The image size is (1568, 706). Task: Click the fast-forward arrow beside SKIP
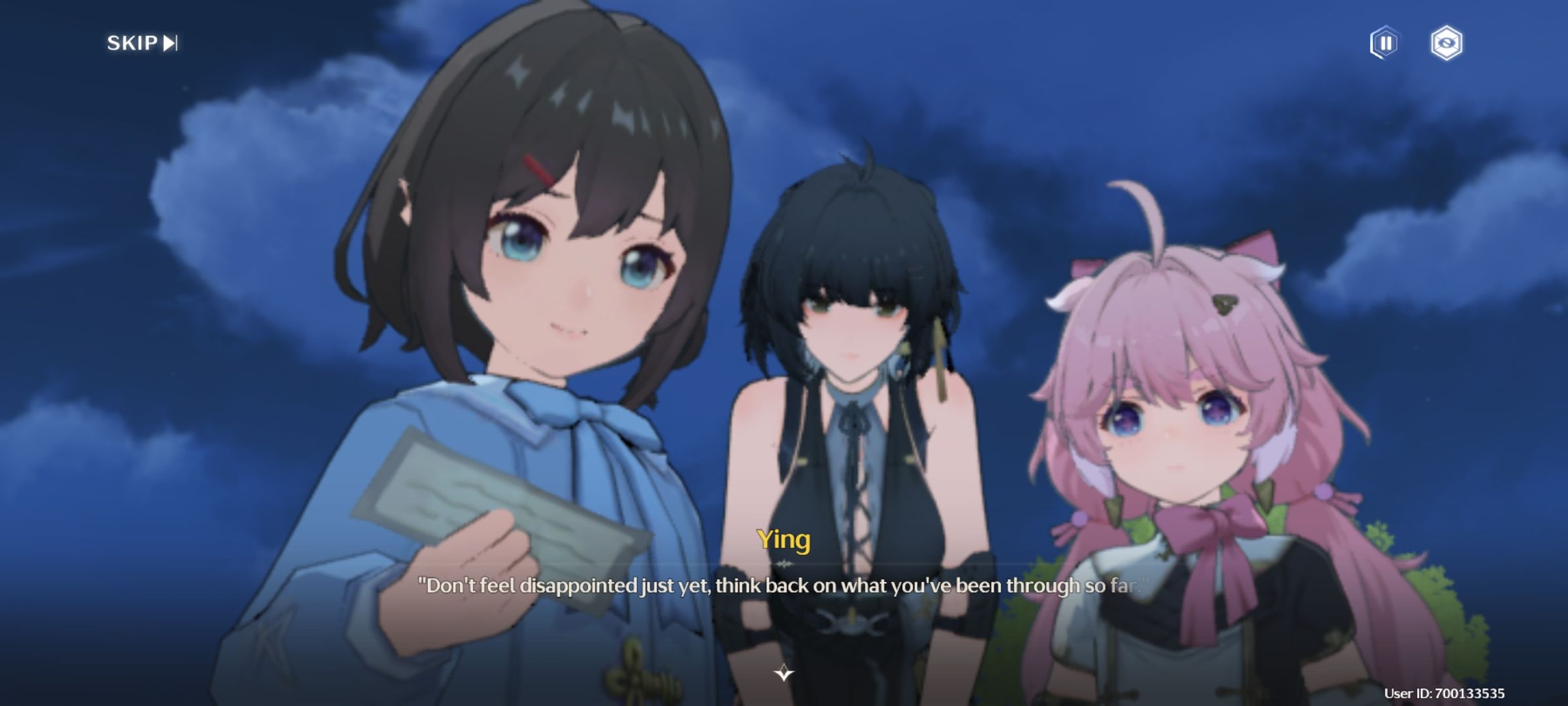pyautogui.click(x=170, y=44)
